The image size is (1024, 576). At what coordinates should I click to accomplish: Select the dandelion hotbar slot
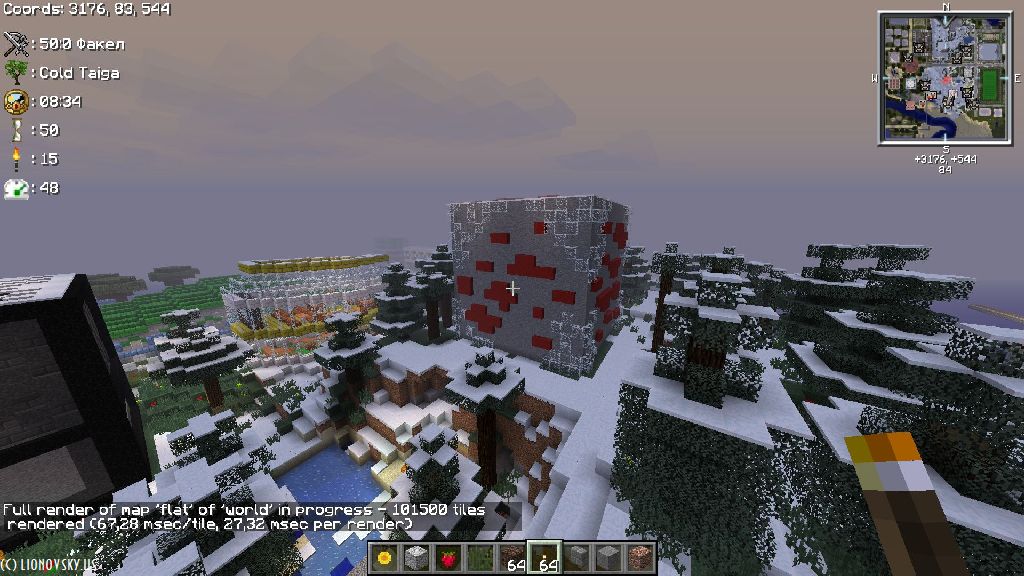coord(385,558)
